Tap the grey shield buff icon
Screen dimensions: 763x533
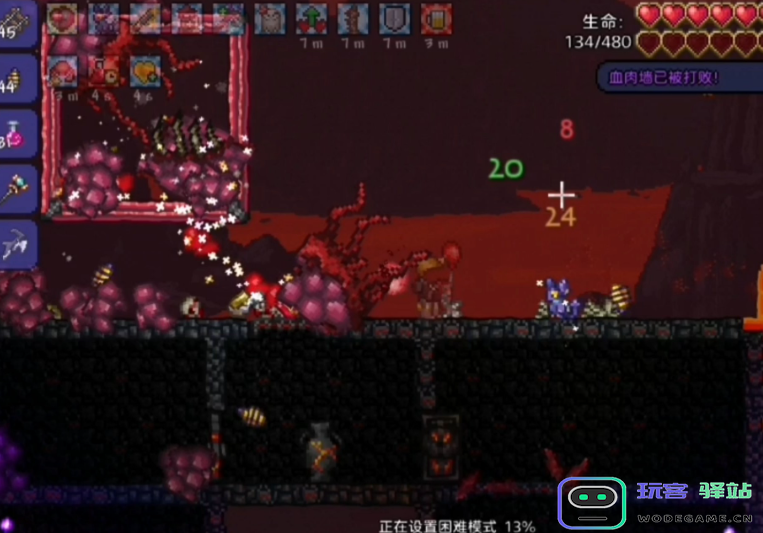[393, 18]
